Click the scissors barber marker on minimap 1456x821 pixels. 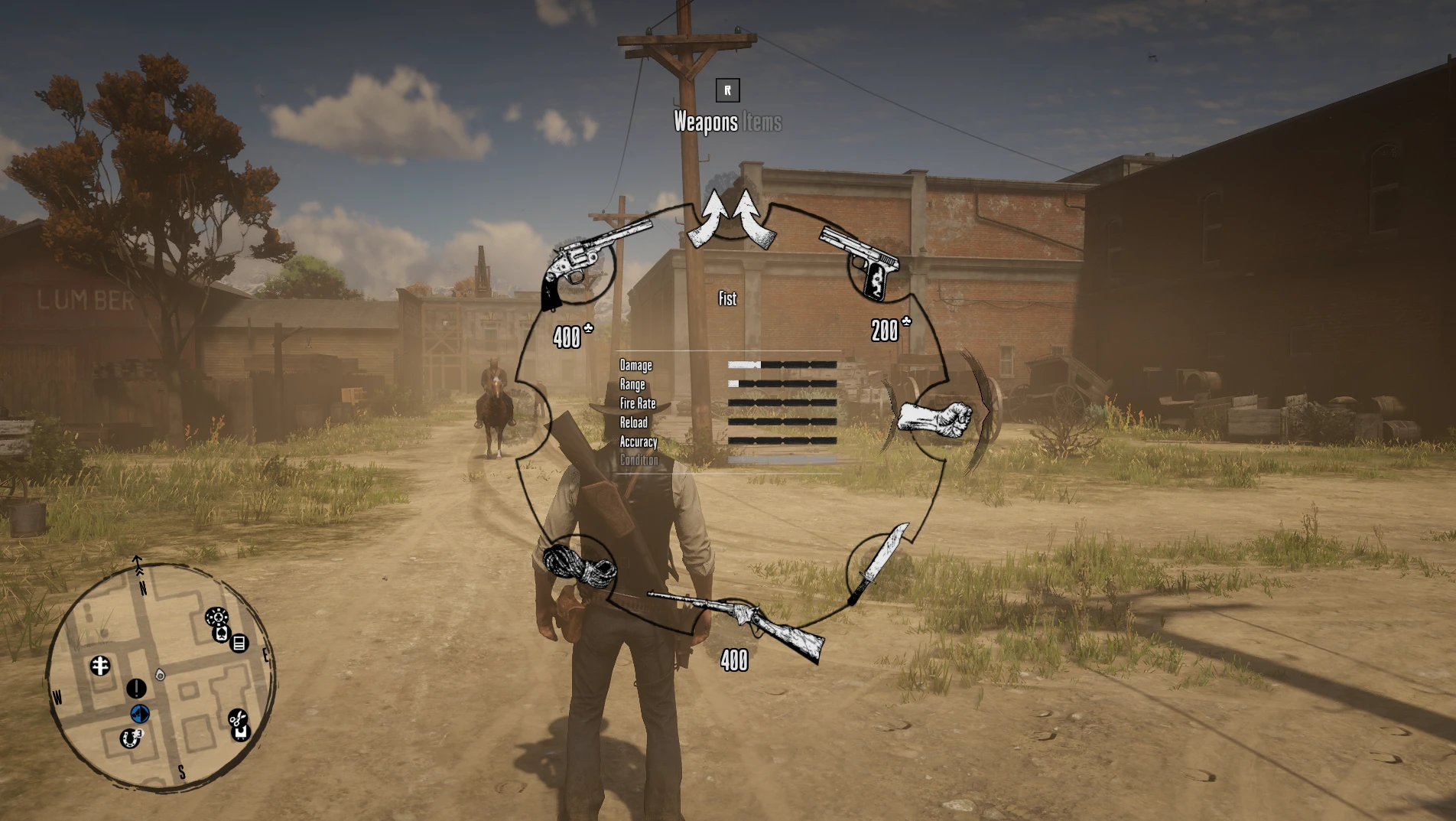pyautogui.click(x=237, y=718)
